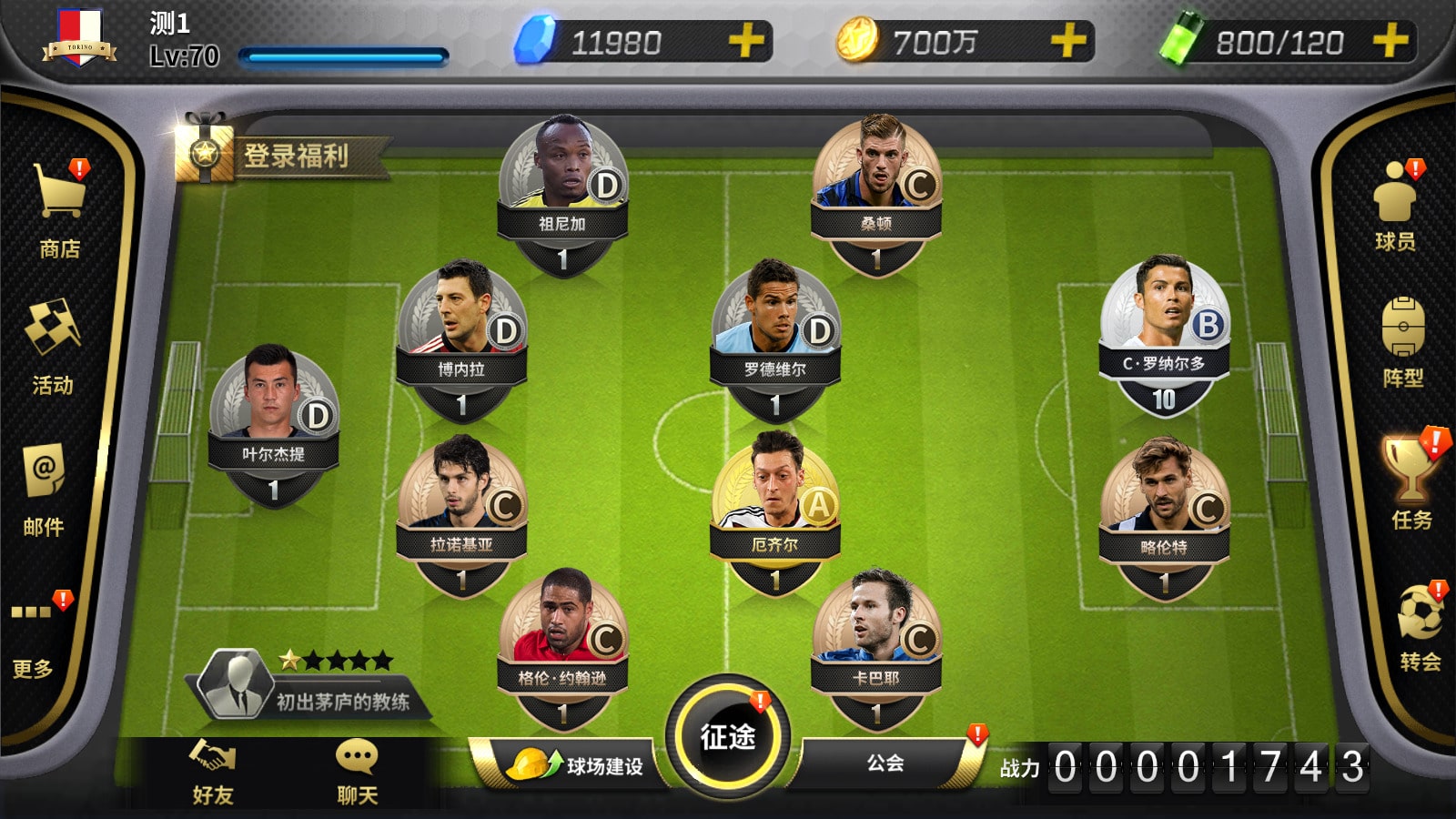Check the 邮件 mail inbox
The image size is (1456, 819).
(44, 489)
